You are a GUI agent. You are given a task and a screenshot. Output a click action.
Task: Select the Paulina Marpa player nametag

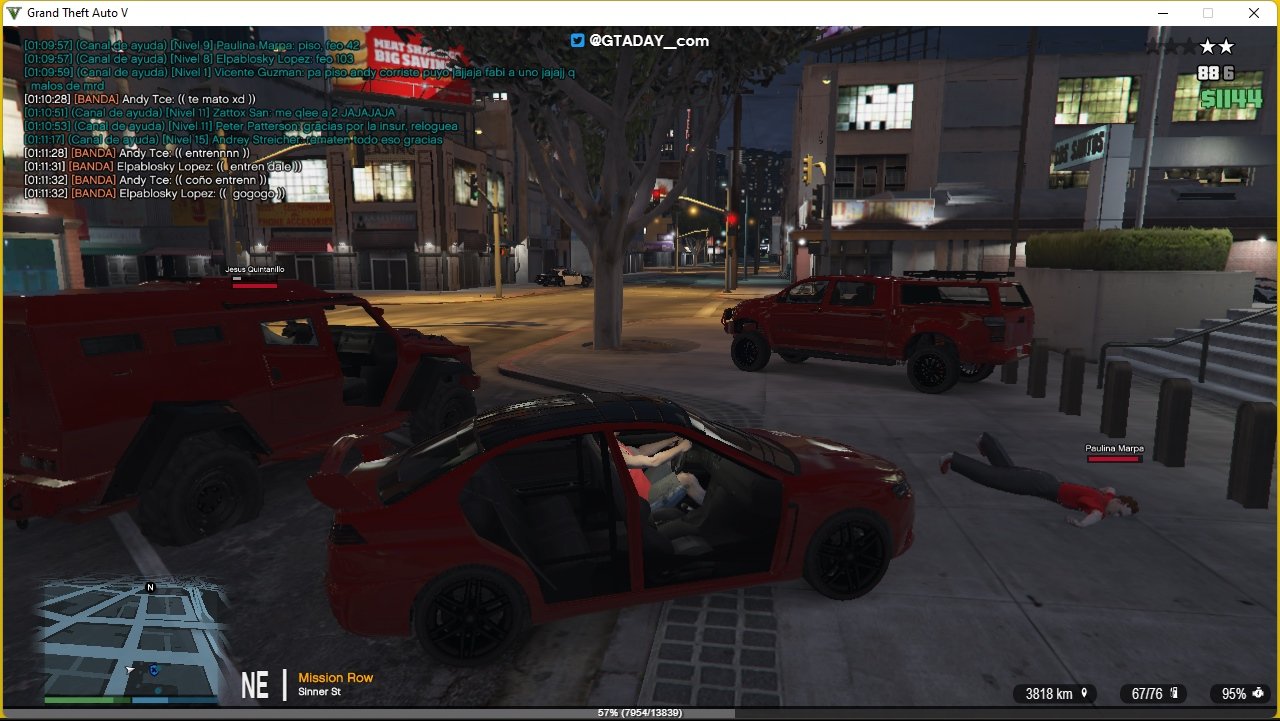(x=1114, y=449)
